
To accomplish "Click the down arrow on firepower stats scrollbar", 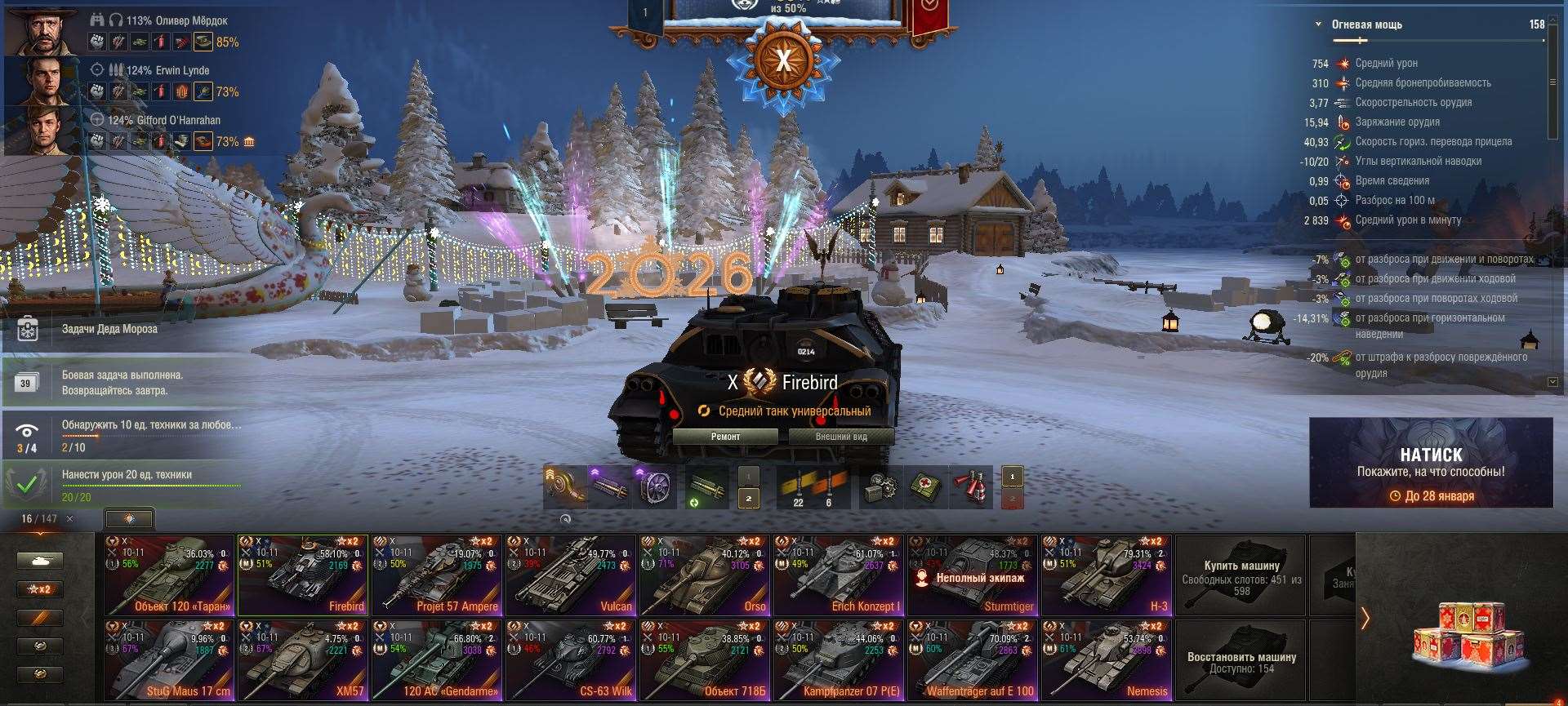I will click(1551, 380).
